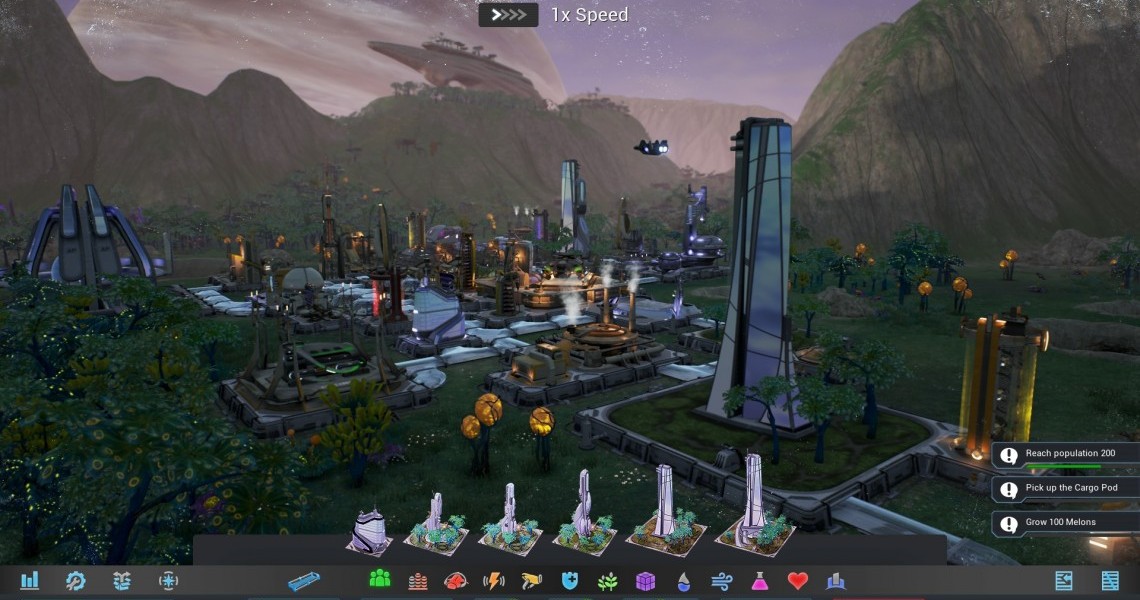Screen dimensions: 1140x600
Task: Select the Pick up the Cargo Pod objective
Action: click(x=1064, y=489)
